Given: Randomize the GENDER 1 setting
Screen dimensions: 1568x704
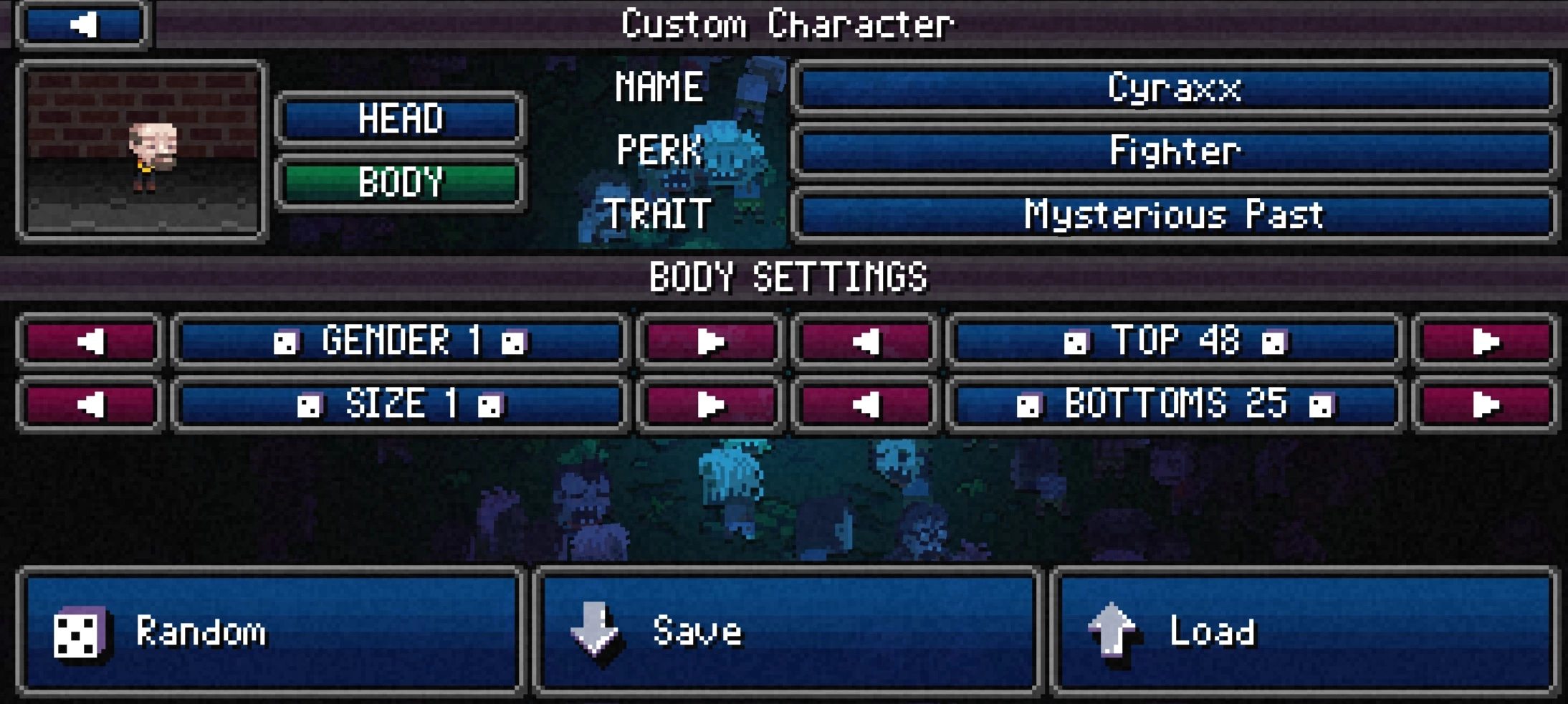Looking at the screenshot, I should 401,341.
